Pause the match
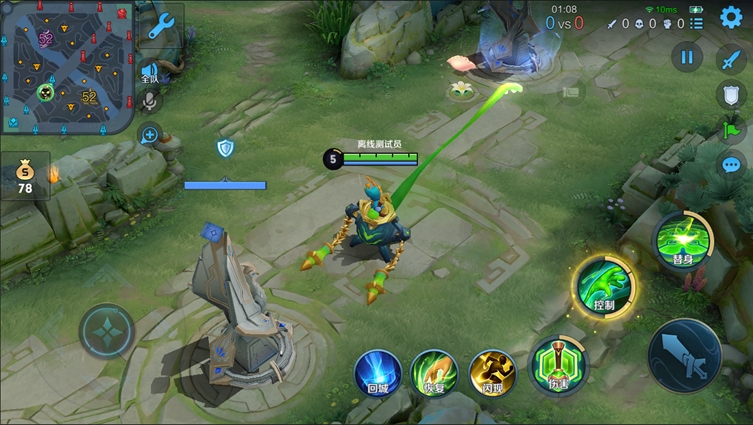The width and height of the screenshot is (753, 425). (686, 58)
